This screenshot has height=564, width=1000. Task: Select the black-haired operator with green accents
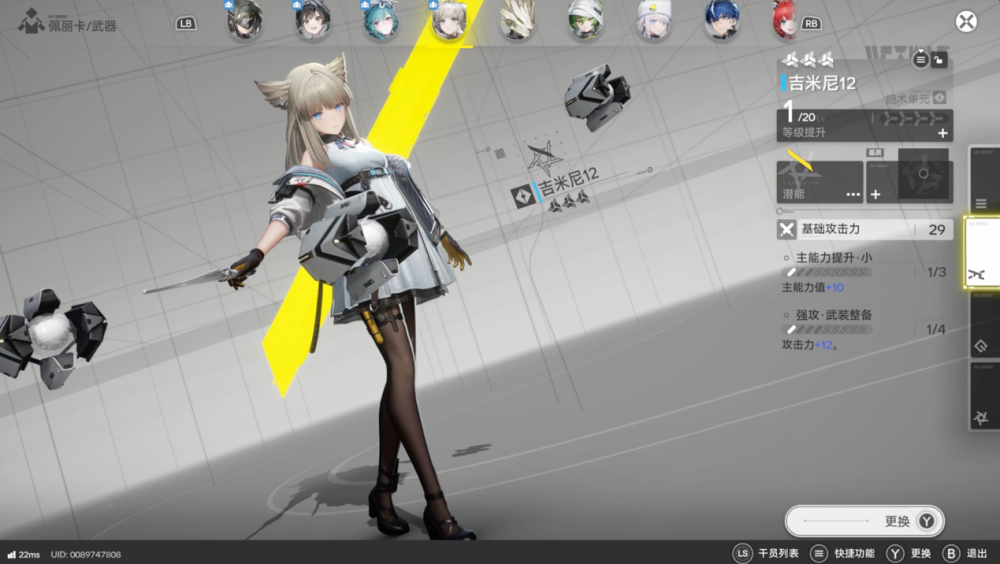(x=244, y=21)
